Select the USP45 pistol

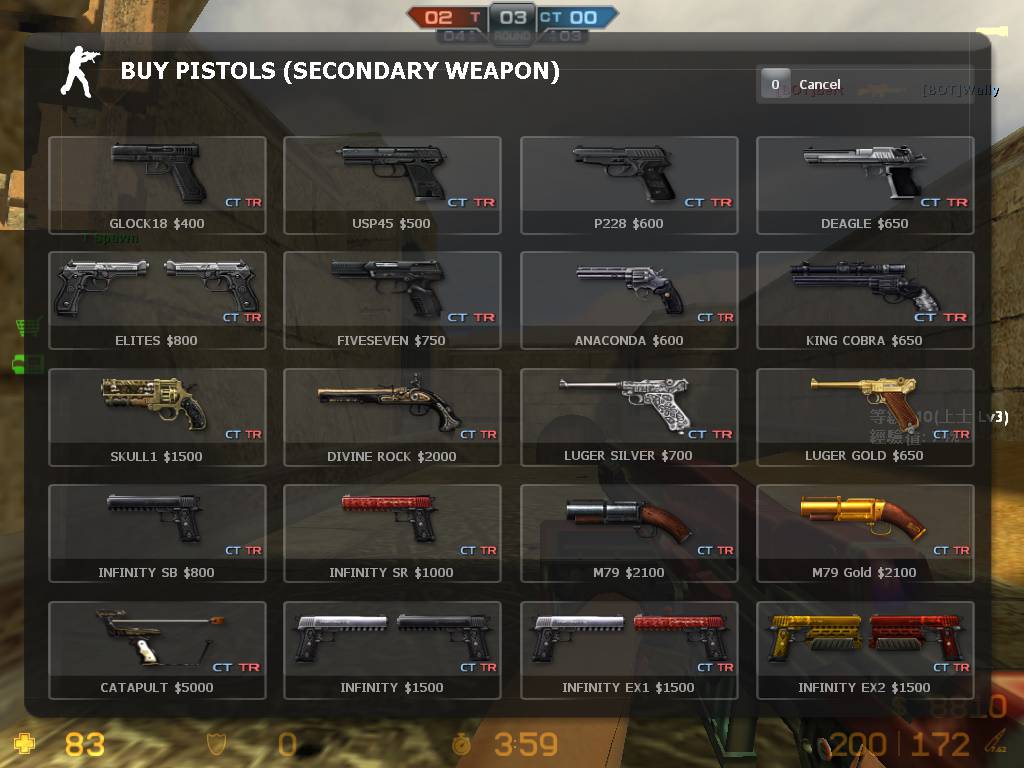pyautogui.click(x=392, y=185)
